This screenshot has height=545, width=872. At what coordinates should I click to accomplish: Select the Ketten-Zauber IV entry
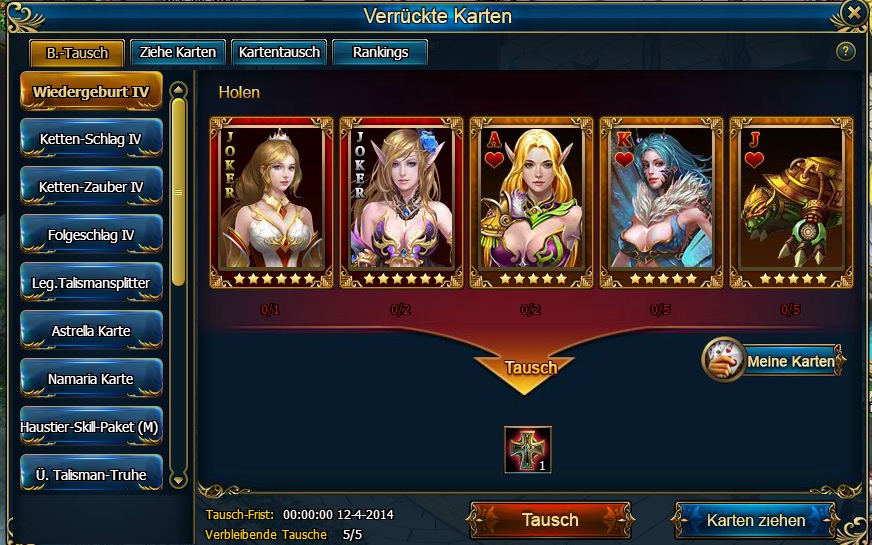coord(91,188)
